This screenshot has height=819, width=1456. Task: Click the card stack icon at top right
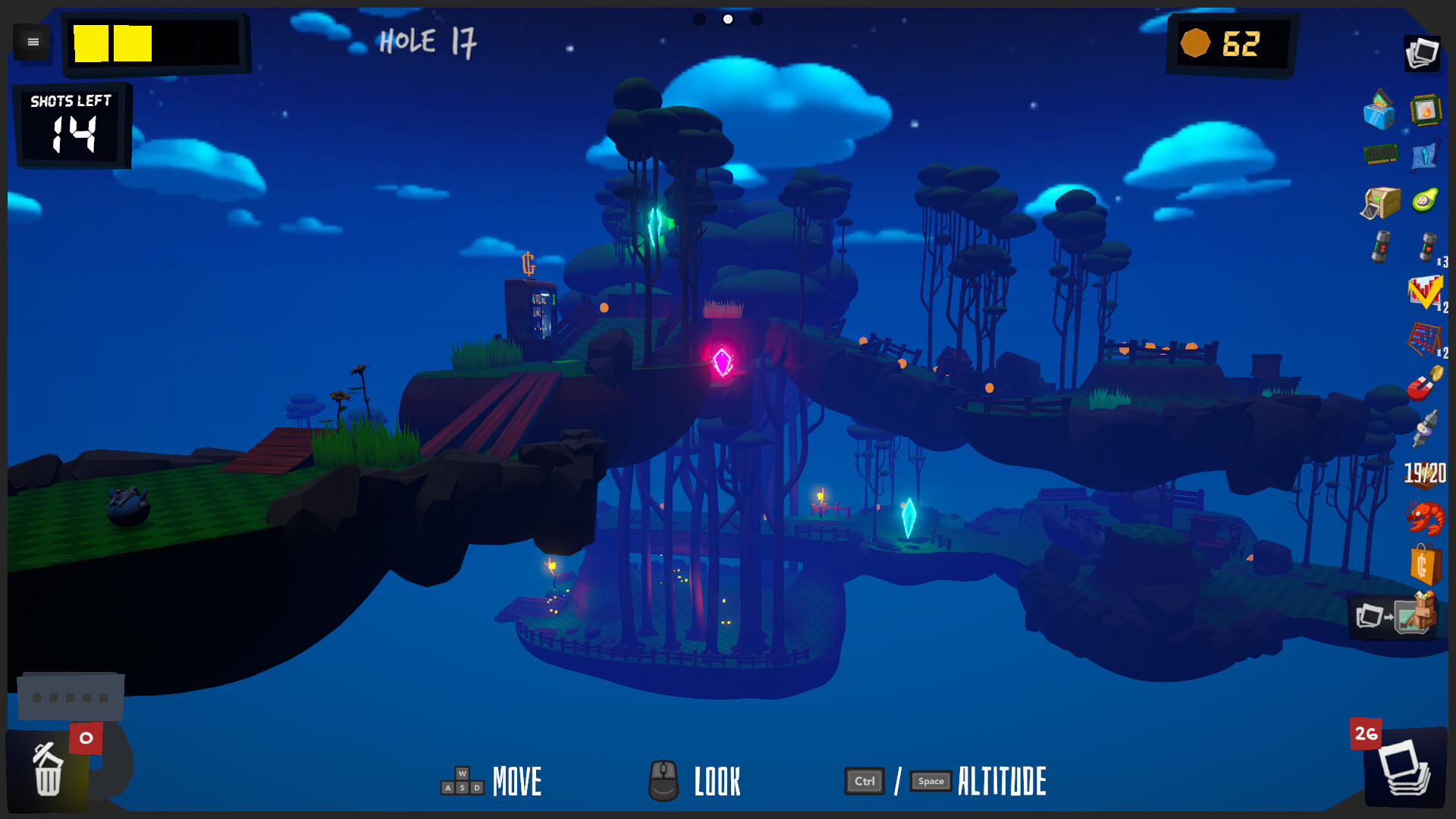point(1422,54)
